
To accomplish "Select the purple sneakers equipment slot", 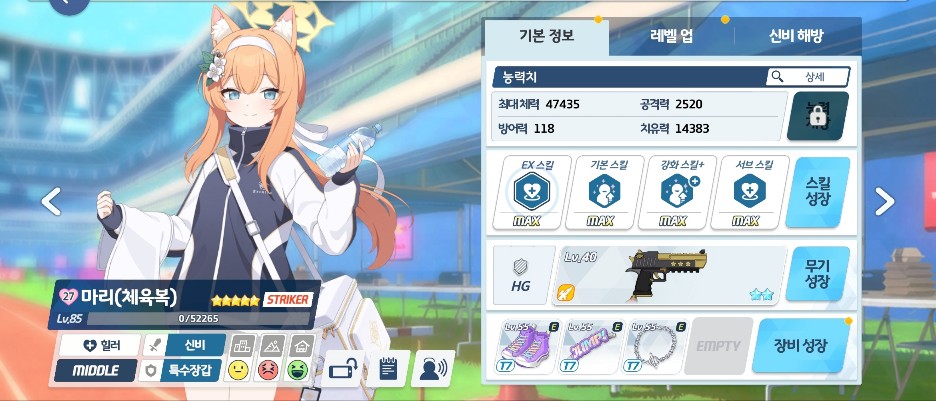I will [527, 346].
